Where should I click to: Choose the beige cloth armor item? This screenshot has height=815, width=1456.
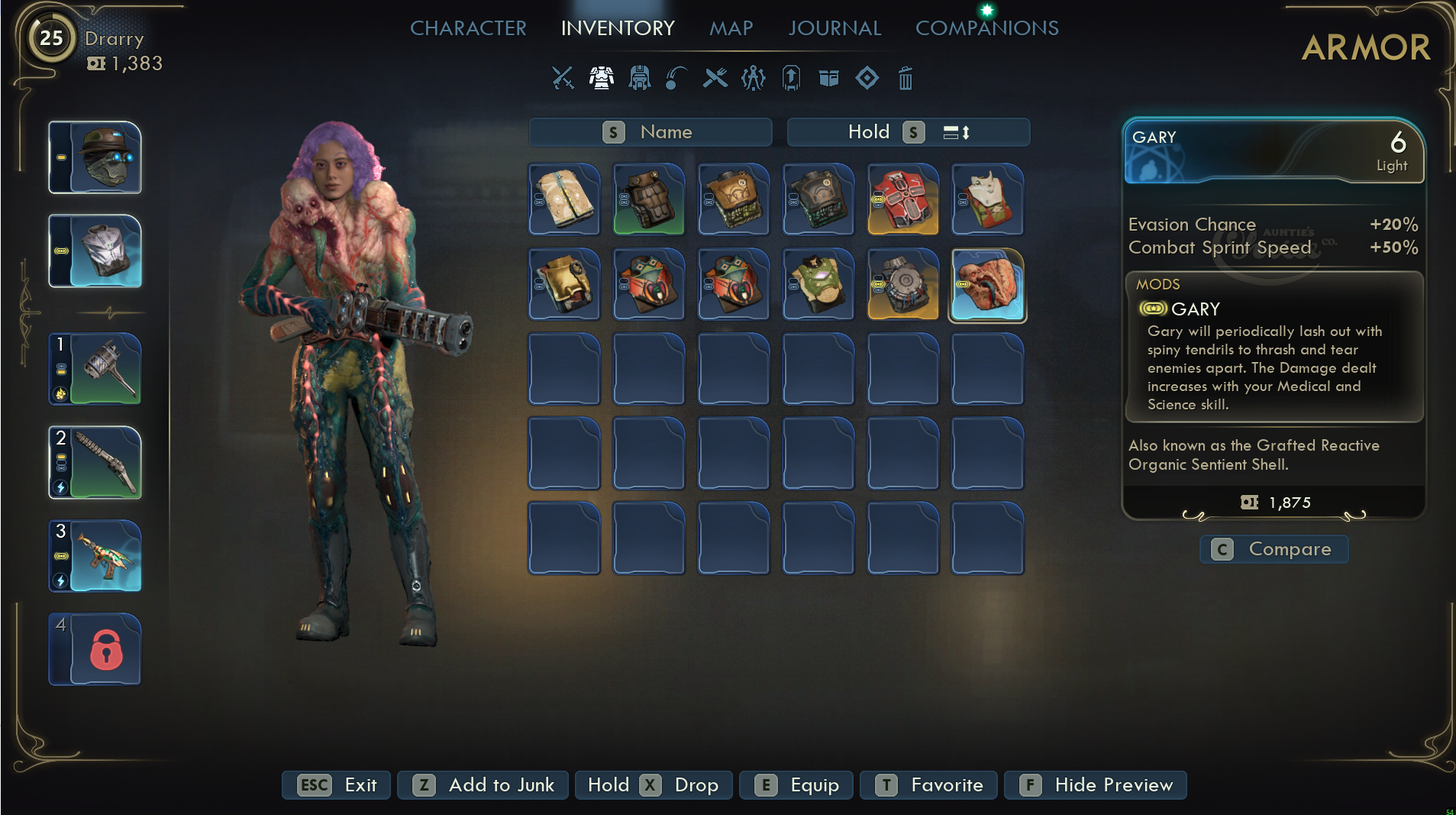coord(564,199)
